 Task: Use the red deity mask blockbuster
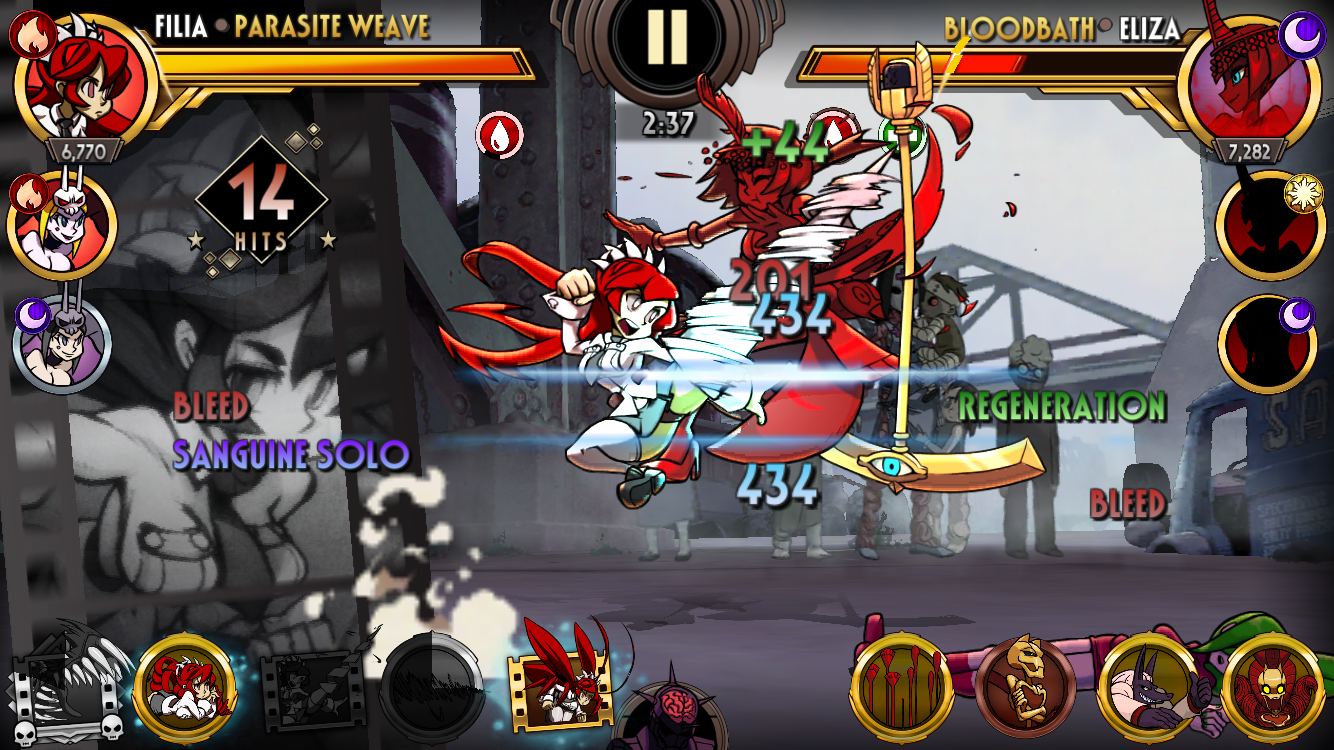point(1271,689)
